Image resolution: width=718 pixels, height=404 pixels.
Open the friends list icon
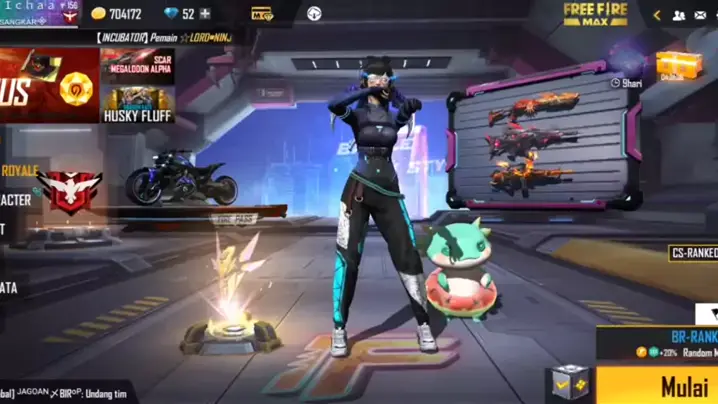(679, 15)
